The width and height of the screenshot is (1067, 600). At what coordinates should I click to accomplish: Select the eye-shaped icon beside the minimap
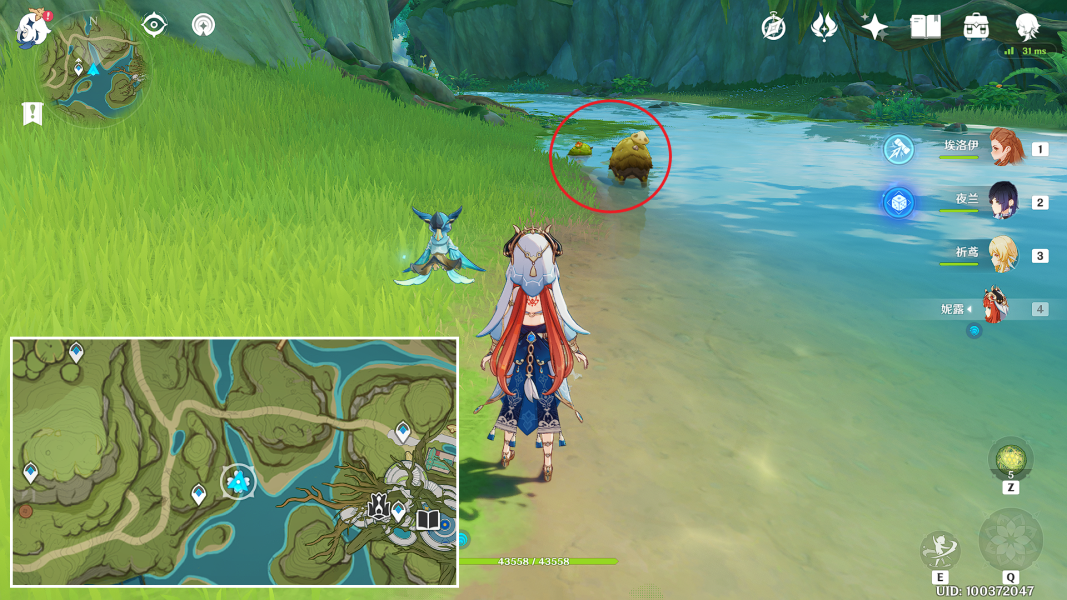pos(154,25)
